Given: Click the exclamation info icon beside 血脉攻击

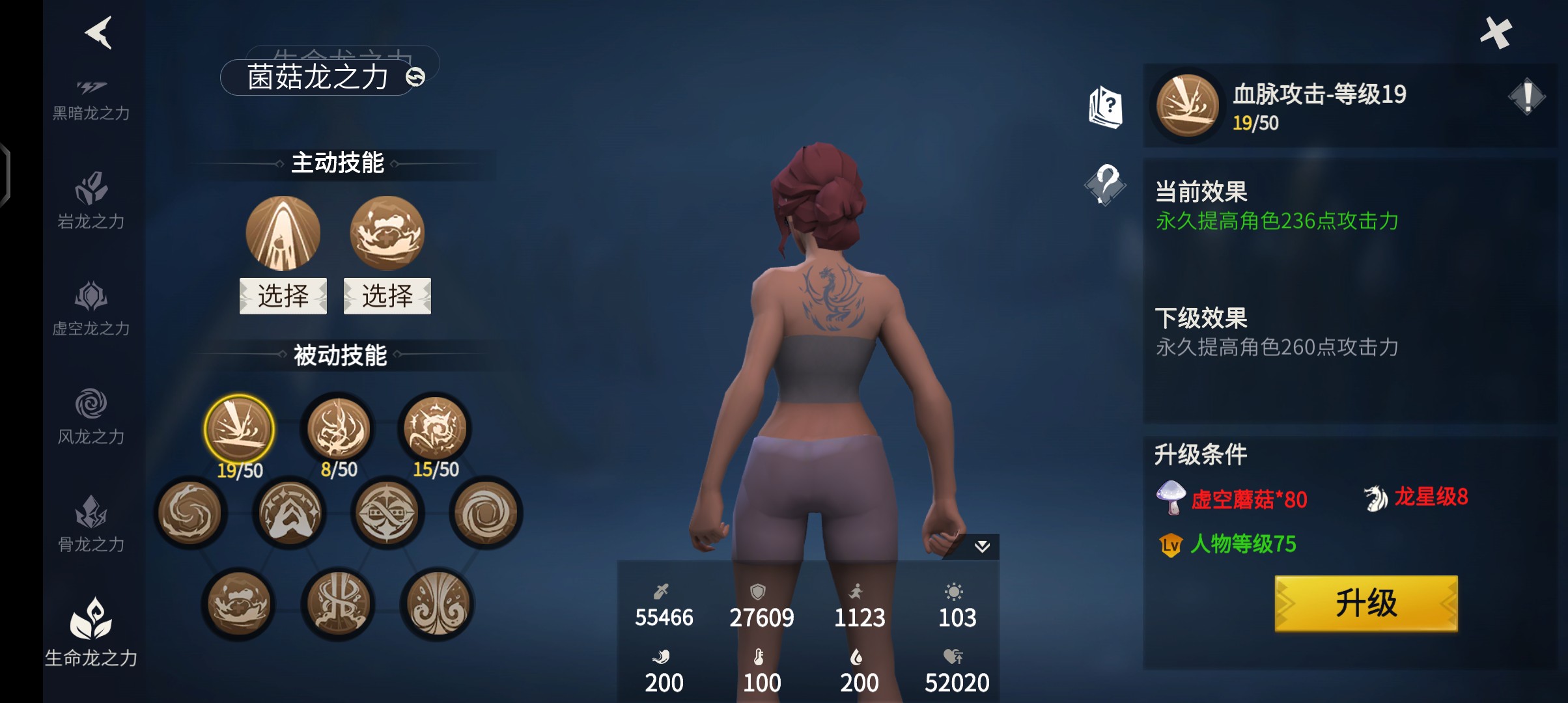Looking at the screenshot, I should tap(1526, 98).
